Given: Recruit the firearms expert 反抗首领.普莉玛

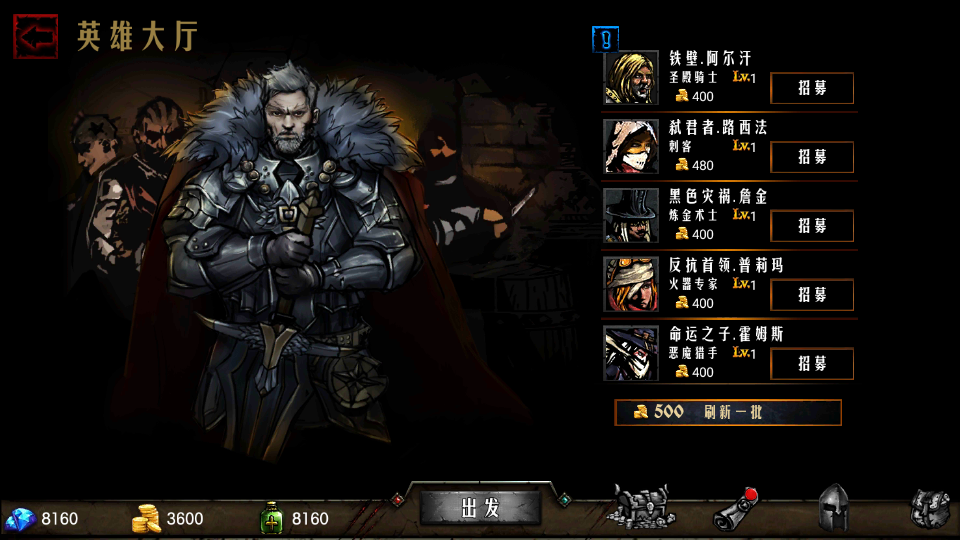Looking at the screenshot, I should click(x=811, y=295).
